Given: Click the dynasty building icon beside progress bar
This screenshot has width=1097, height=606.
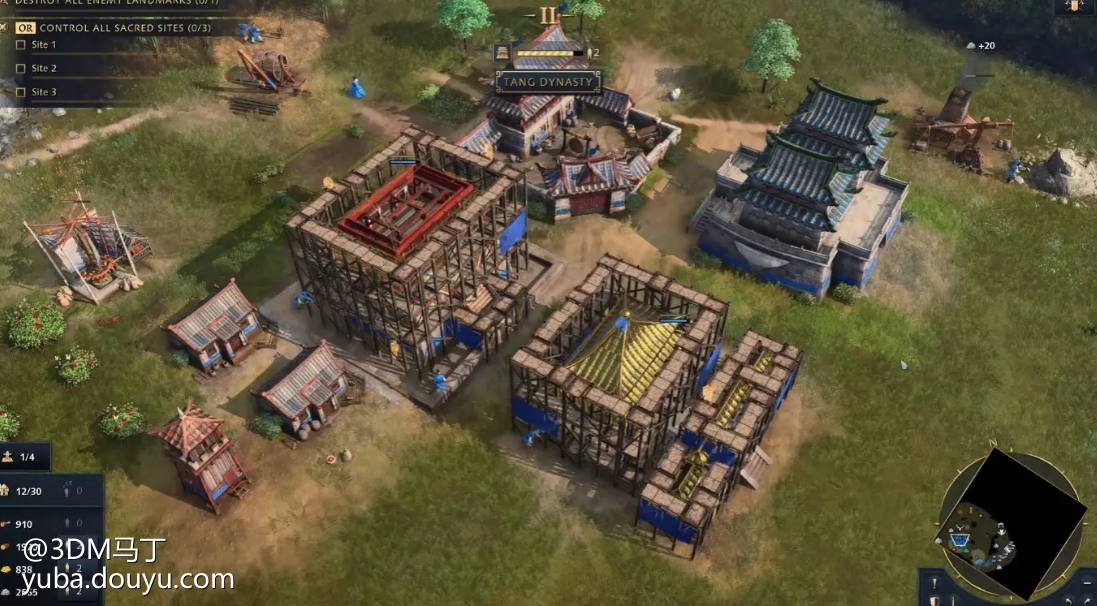Looking at the screenshot, I should coord(503,53).
